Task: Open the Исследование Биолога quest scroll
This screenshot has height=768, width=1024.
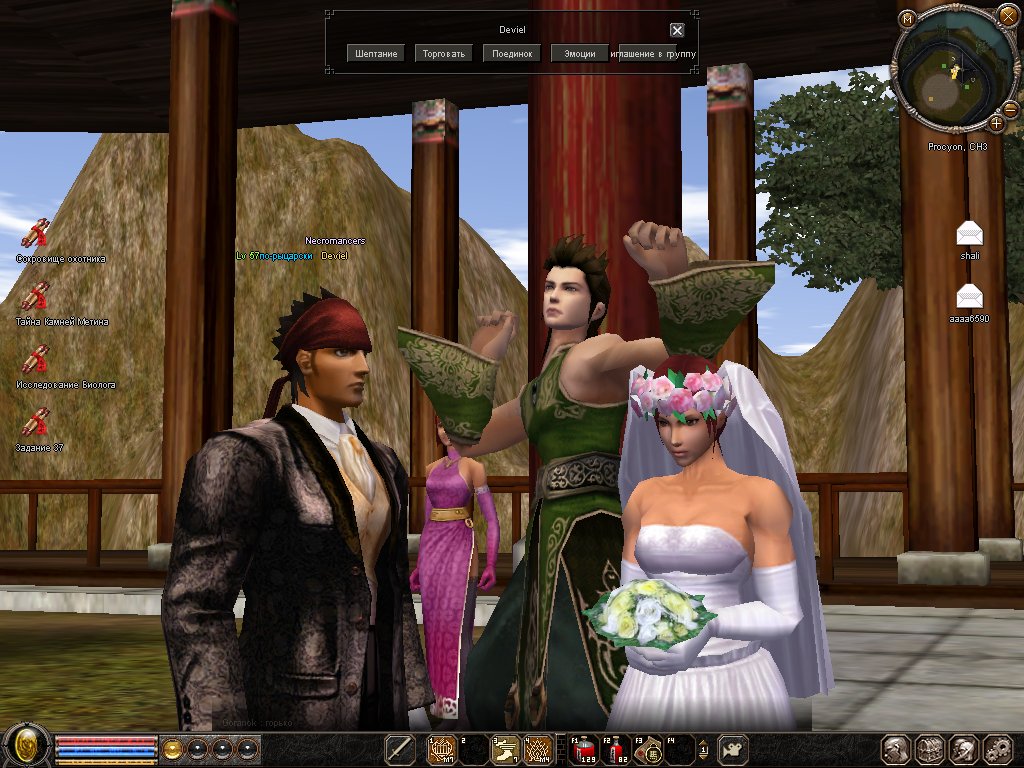Action: [36, 359]
